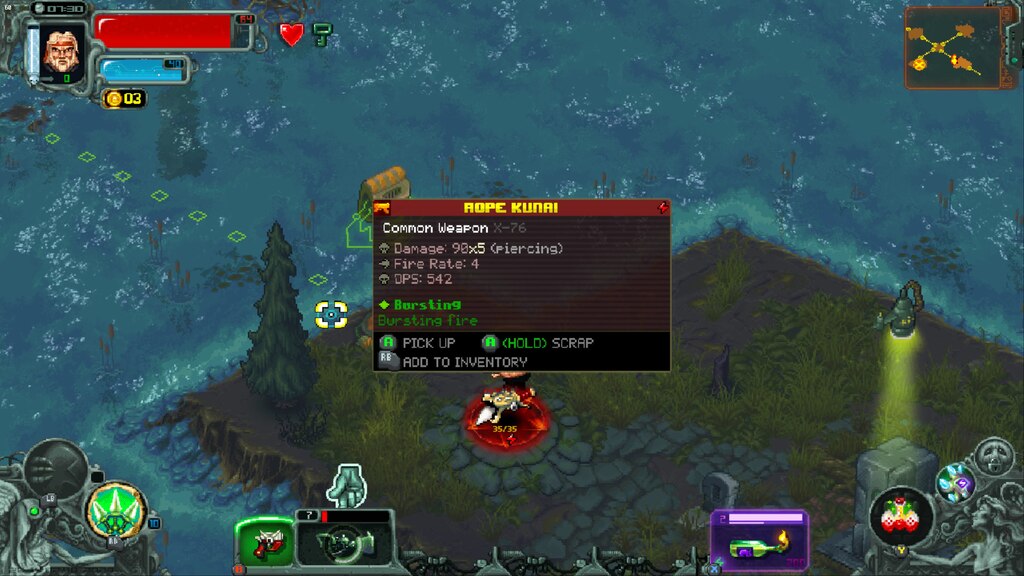Click the dark fist ability icon
This screenshot has height=576, width=1024.
(54, 466)
